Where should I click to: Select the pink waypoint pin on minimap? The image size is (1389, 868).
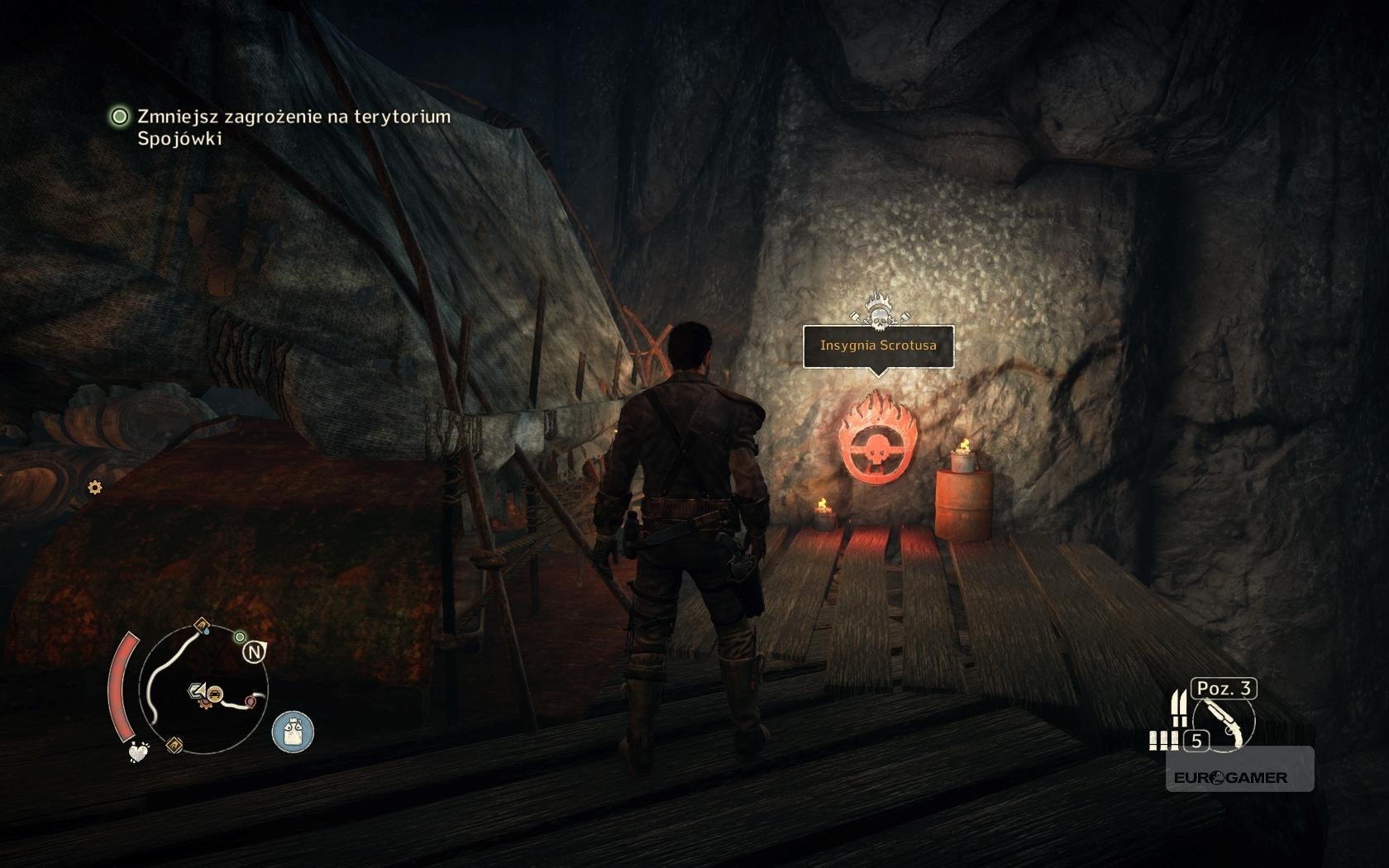[x=251, y=702]
